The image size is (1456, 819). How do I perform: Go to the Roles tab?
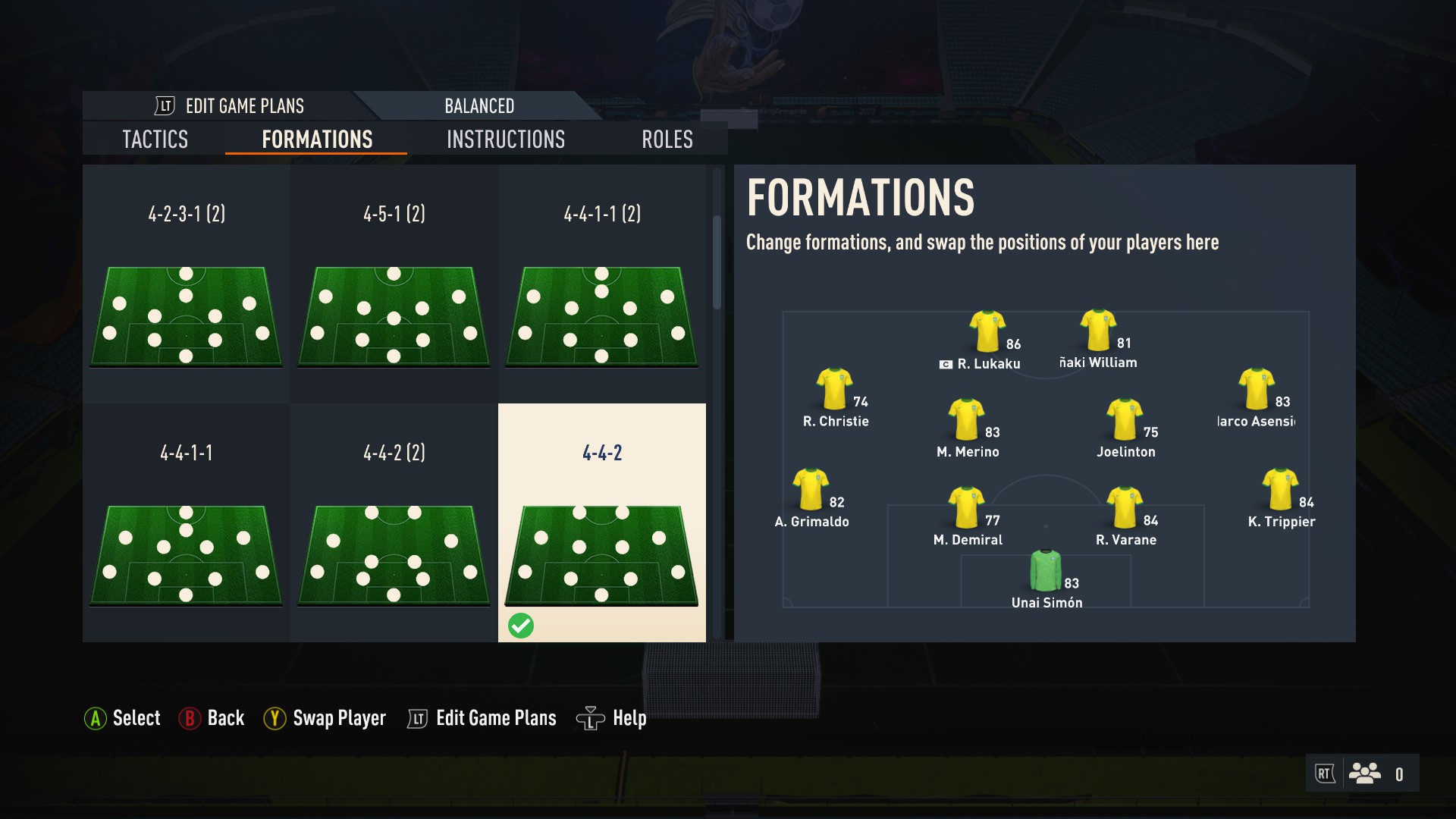[667, 140]
